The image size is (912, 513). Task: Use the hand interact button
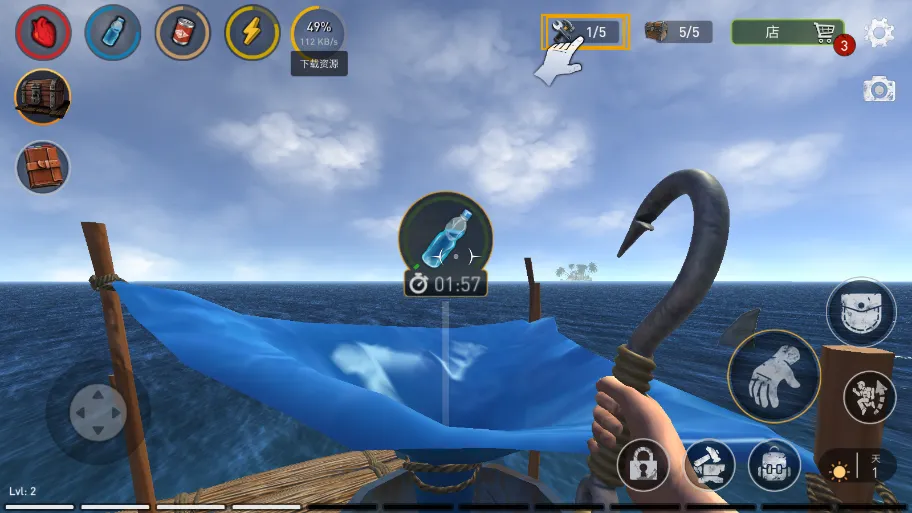tap(774, 376)
